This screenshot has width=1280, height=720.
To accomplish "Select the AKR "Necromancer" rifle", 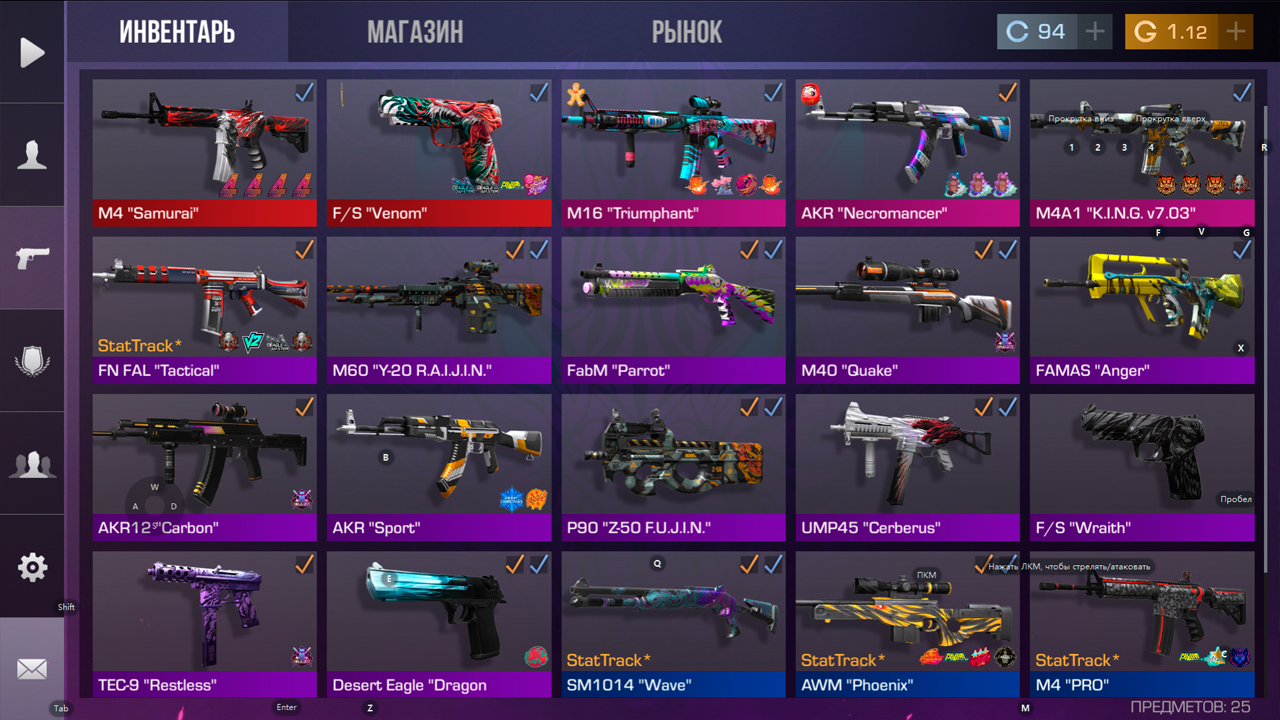I will coord(907,152).
